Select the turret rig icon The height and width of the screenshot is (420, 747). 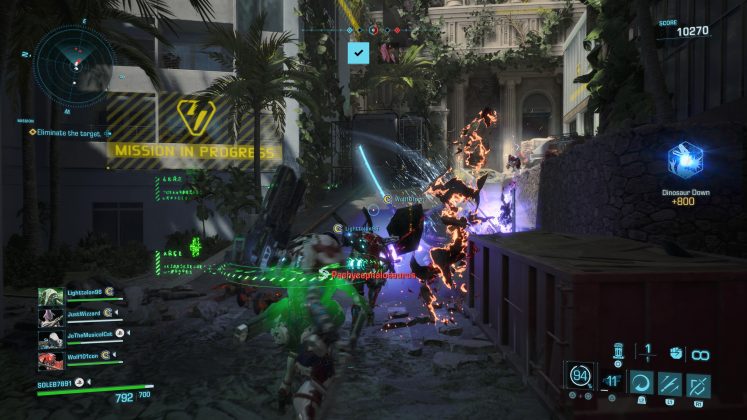point(618,351)
